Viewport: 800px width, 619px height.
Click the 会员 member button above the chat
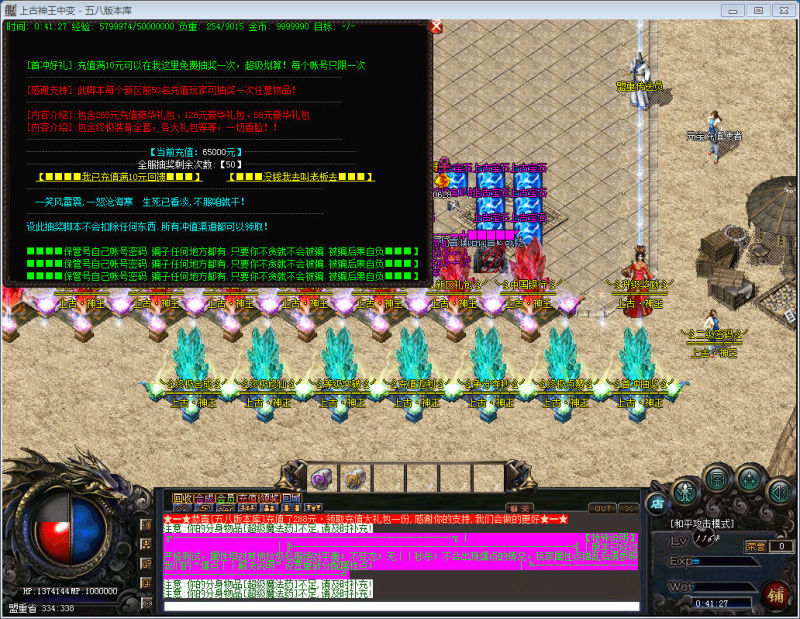(225, 497)
